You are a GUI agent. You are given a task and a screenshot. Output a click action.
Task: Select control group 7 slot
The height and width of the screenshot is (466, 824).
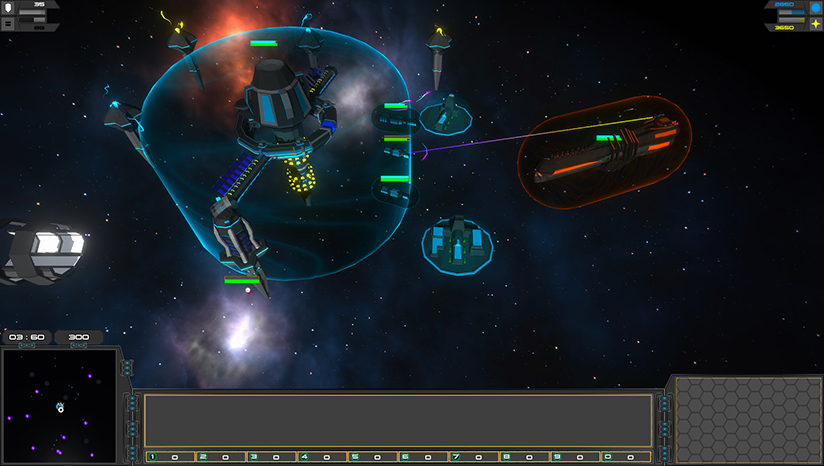point(472,457)
